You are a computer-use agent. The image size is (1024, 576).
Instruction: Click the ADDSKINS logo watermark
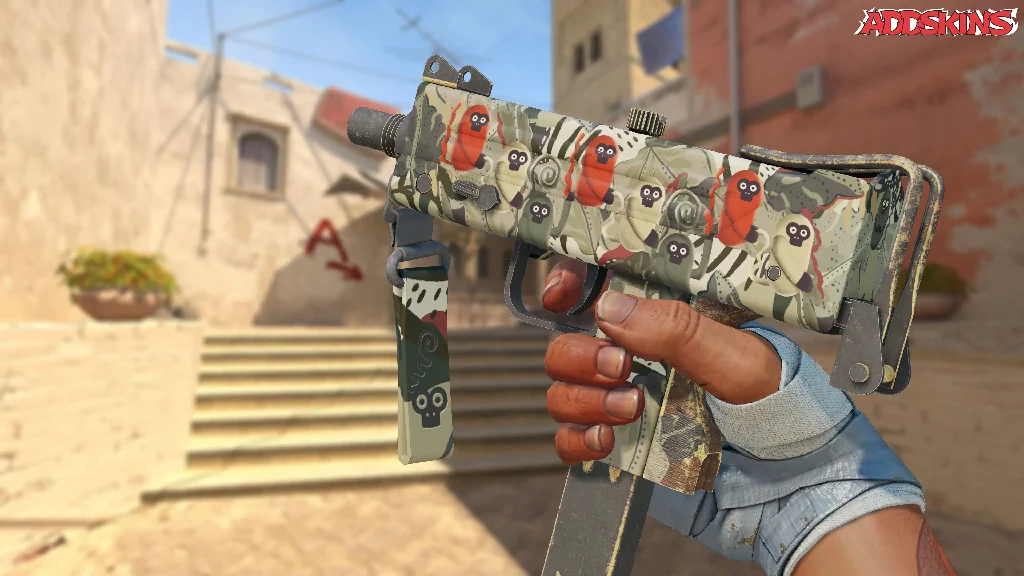pos(935,22)
